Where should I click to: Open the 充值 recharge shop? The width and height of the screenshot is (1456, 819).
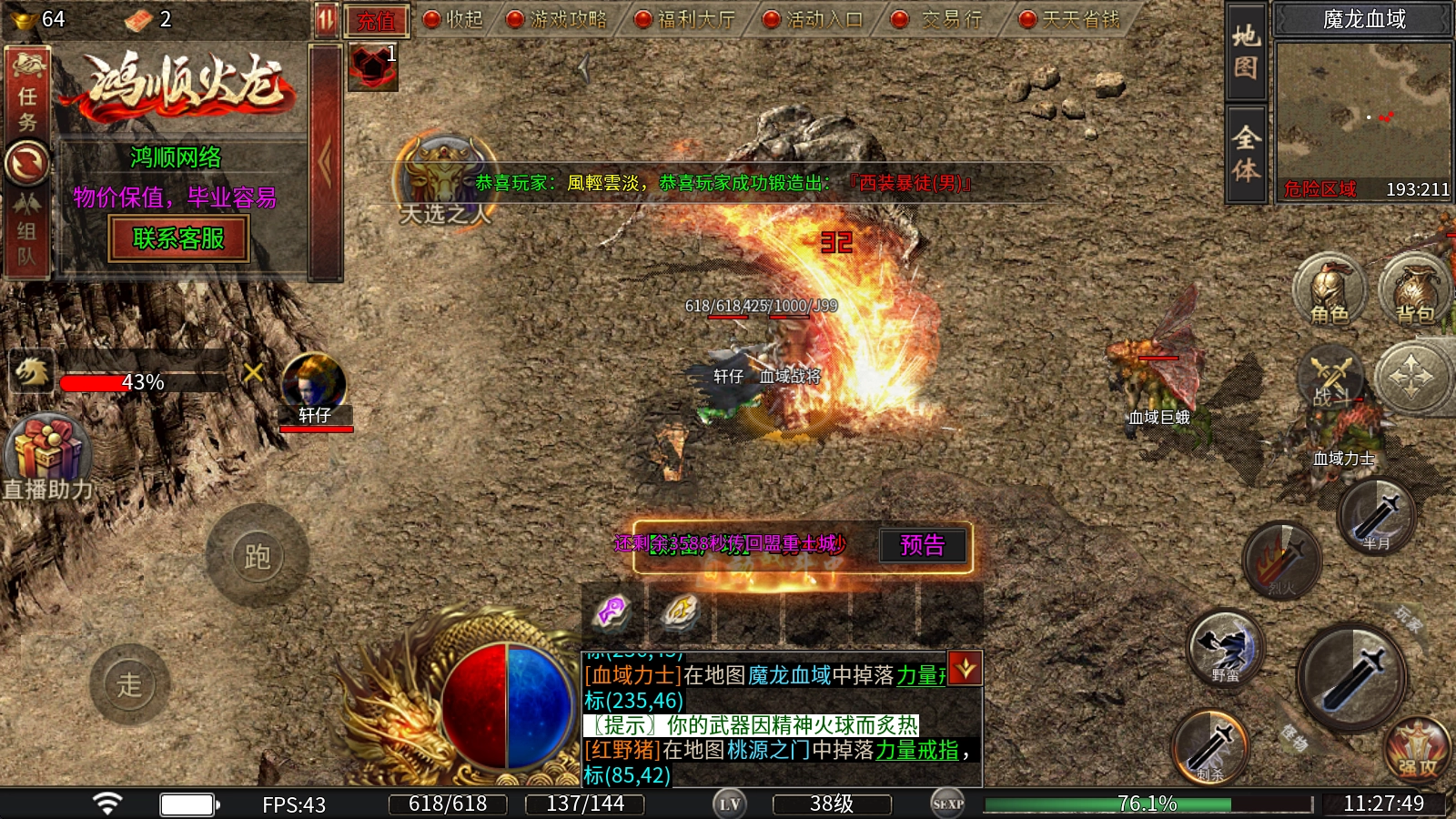pos(377,20)
